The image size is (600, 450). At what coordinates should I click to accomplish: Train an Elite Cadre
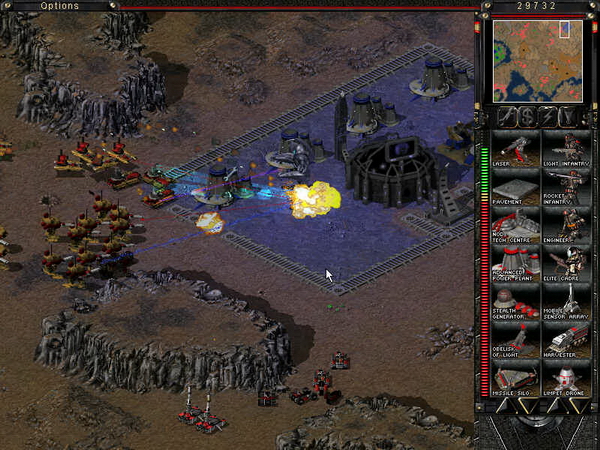[565, 266]
